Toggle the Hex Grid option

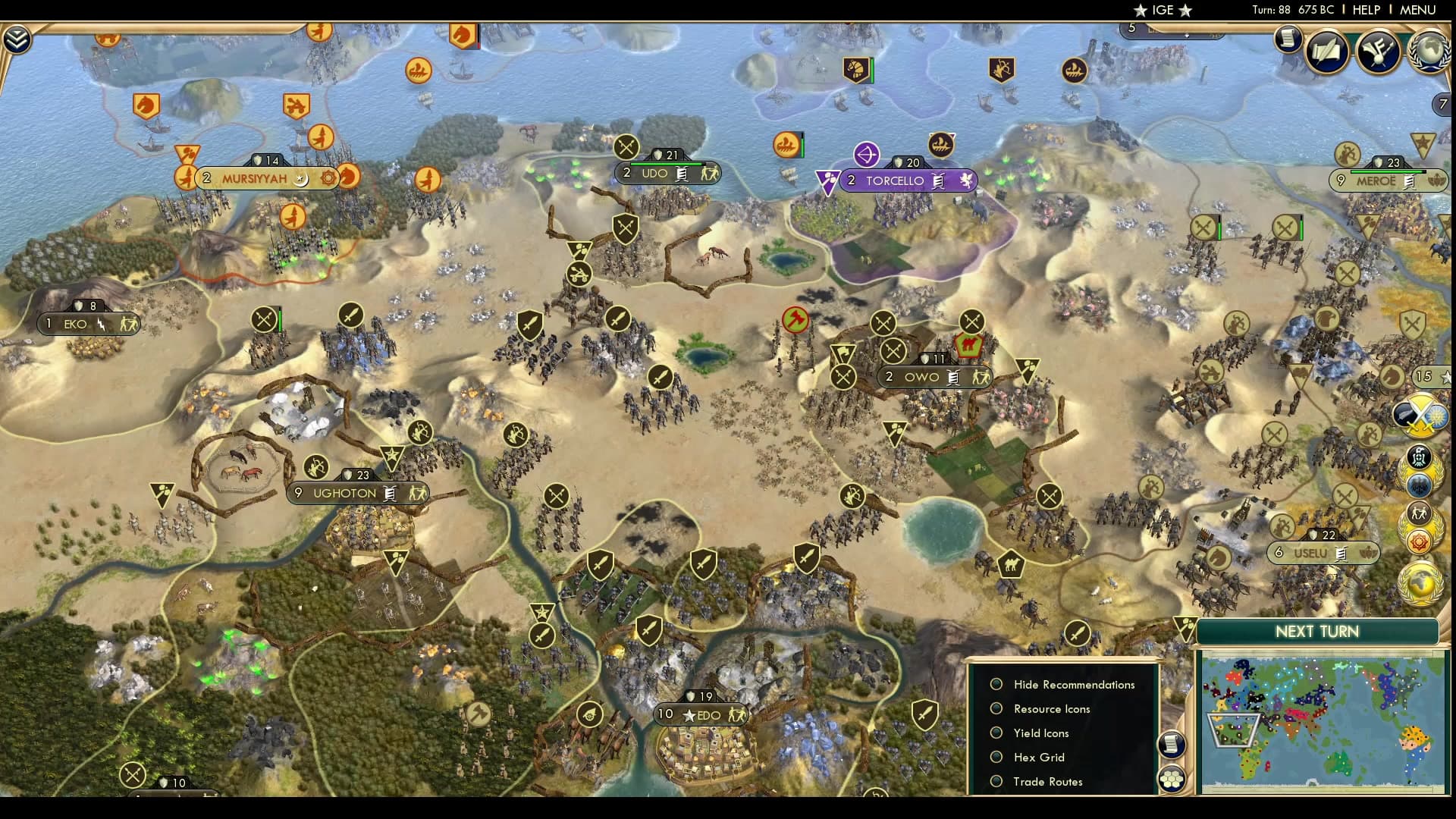click(996, 757)
